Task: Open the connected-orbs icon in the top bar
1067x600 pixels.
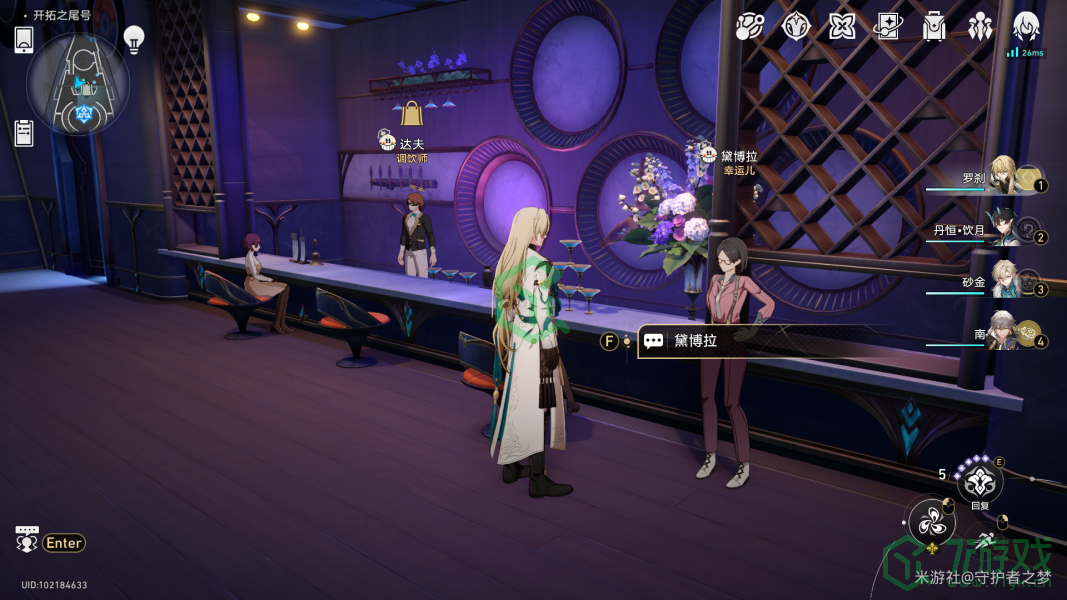Action: pos(750,27)
